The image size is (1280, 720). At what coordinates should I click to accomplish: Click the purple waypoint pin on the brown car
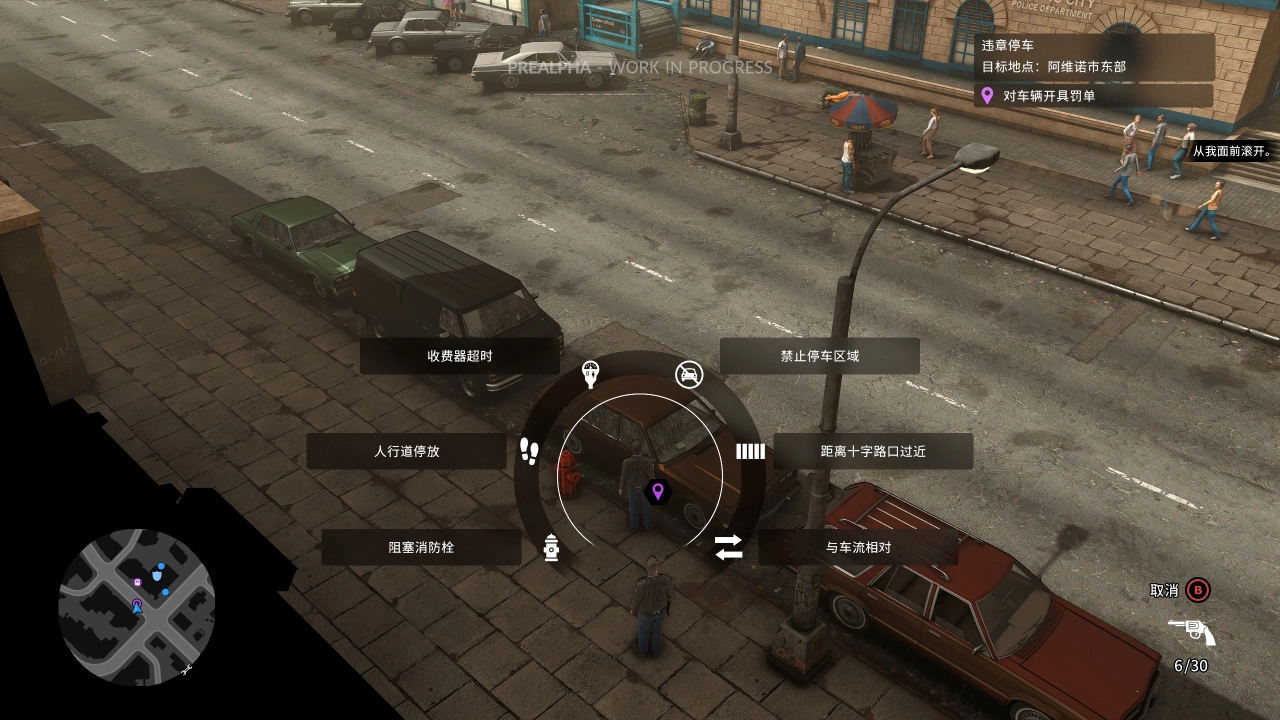(658, 494)
